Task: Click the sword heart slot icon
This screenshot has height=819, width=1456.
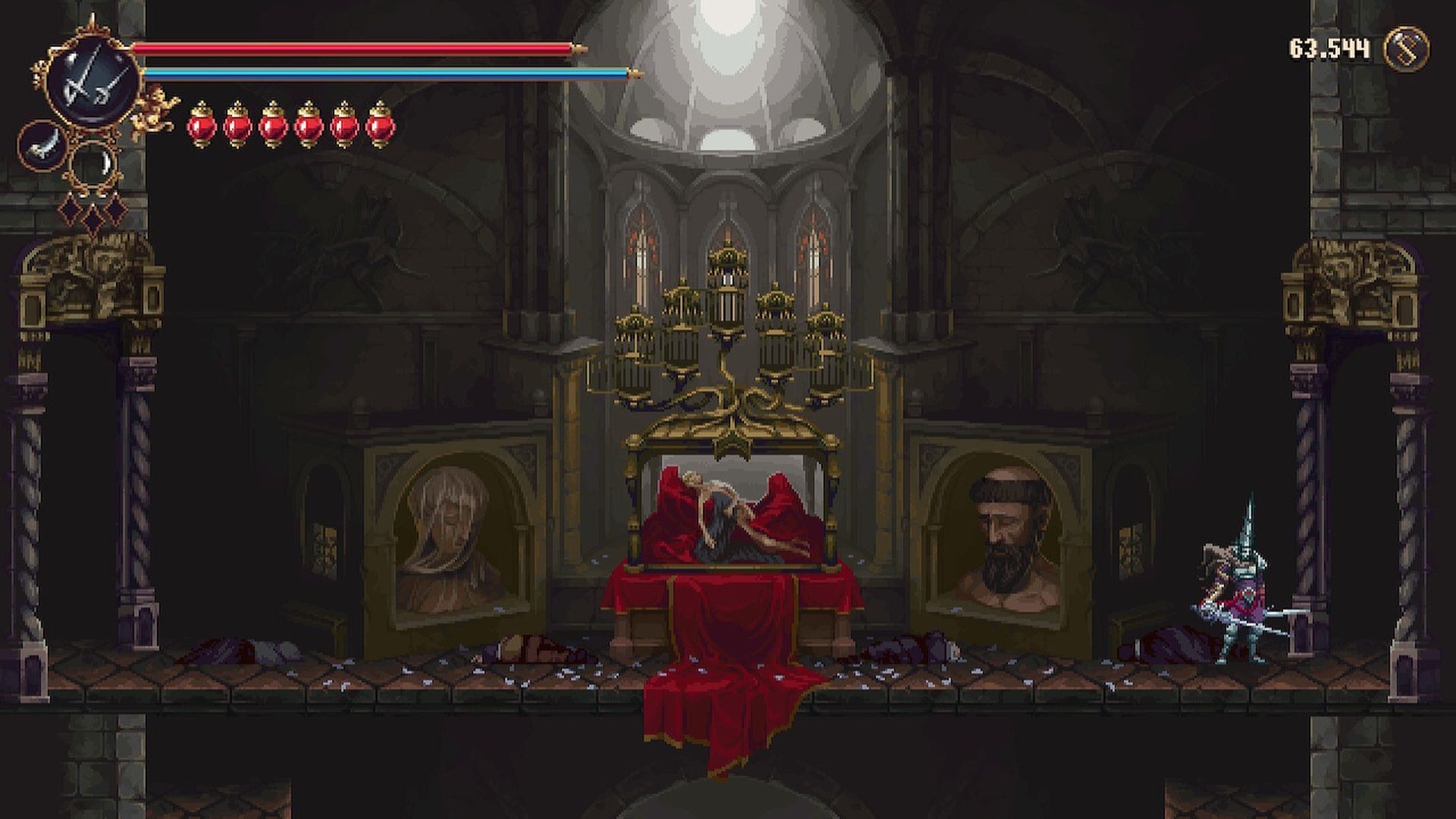Action: [42, 146]
